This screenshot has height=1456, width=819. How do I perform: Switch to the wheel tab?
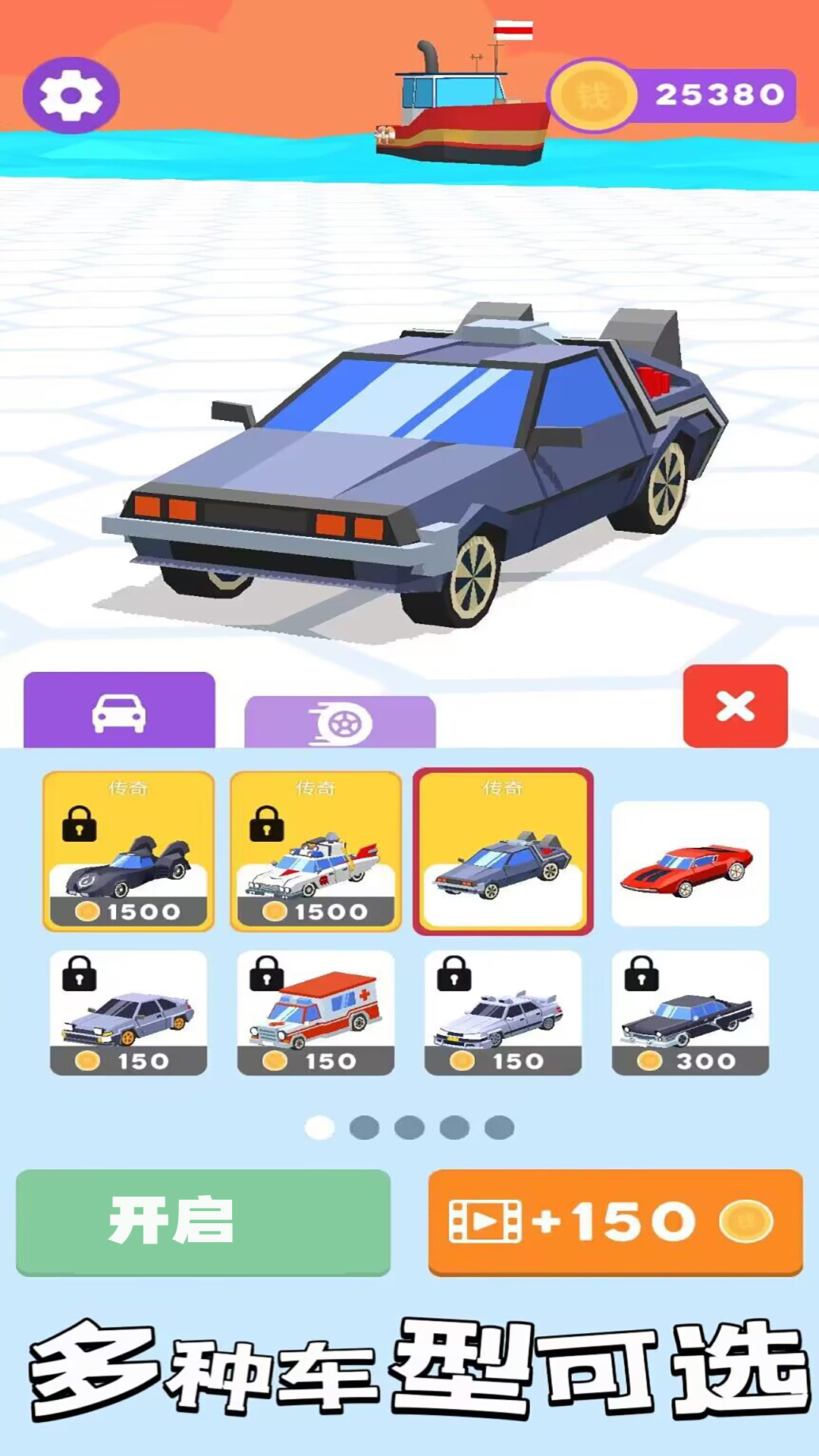340,722
